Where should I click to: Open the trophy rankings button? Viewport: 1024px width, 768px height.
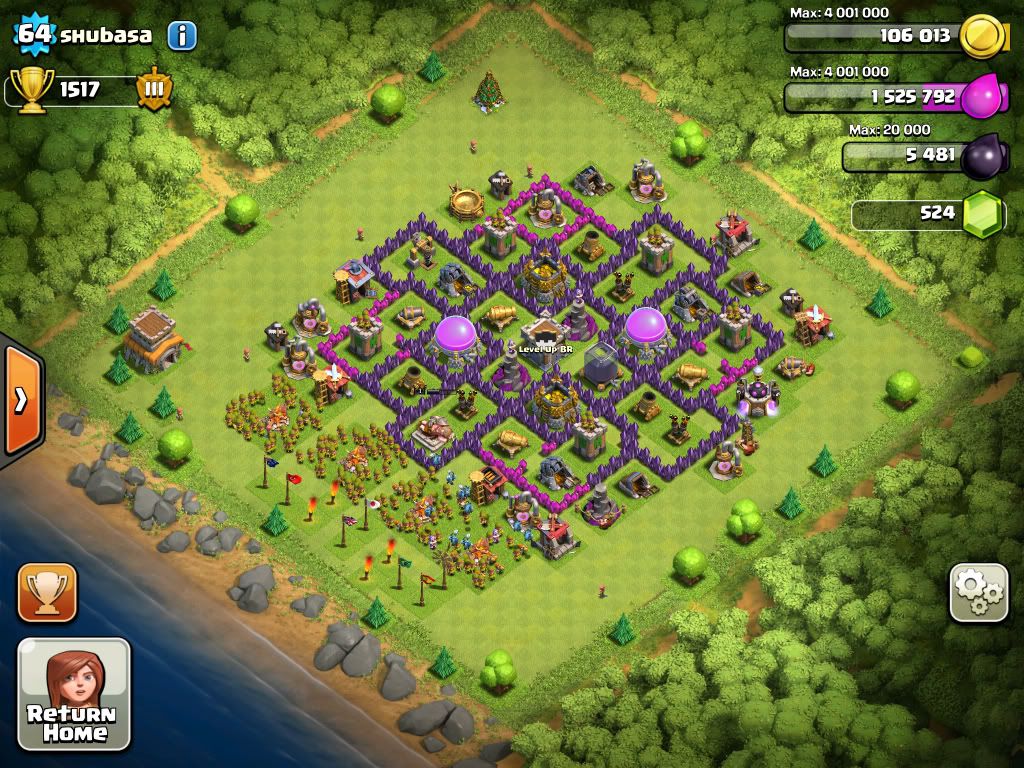[x=47, y=593]
